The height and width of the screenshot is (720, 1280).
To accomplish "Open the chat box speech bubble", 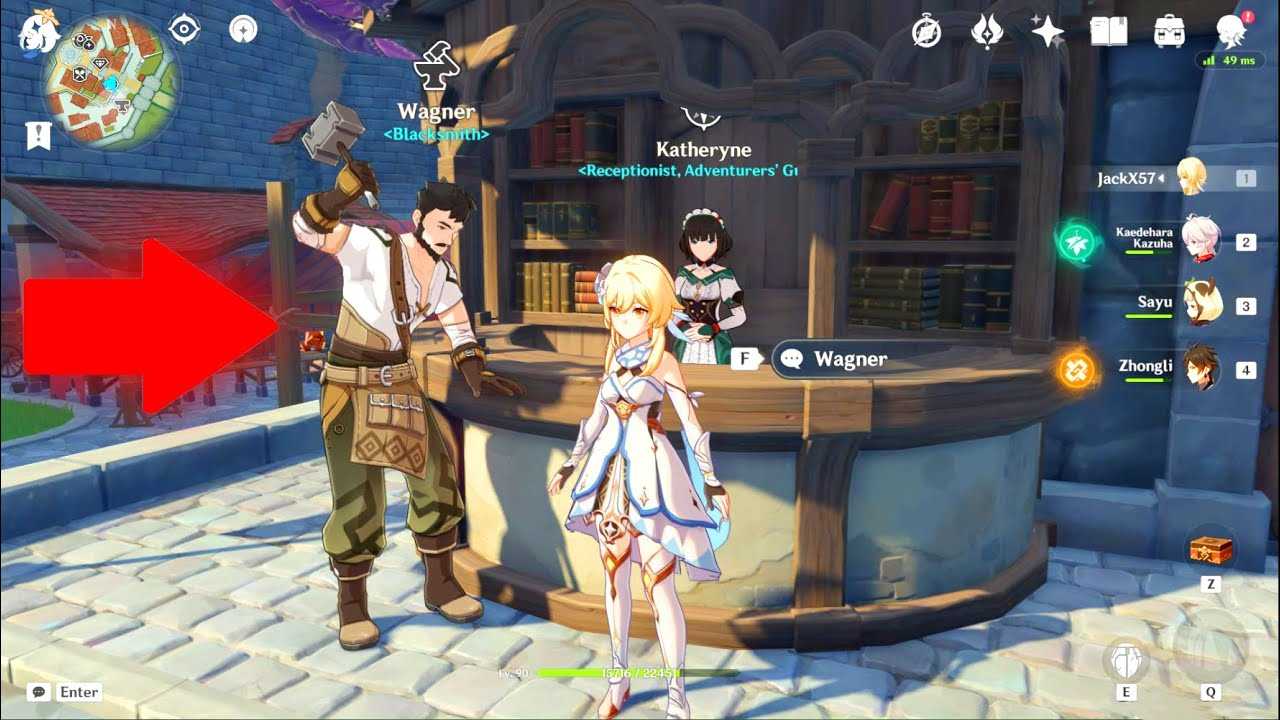I will click(39, 692).
